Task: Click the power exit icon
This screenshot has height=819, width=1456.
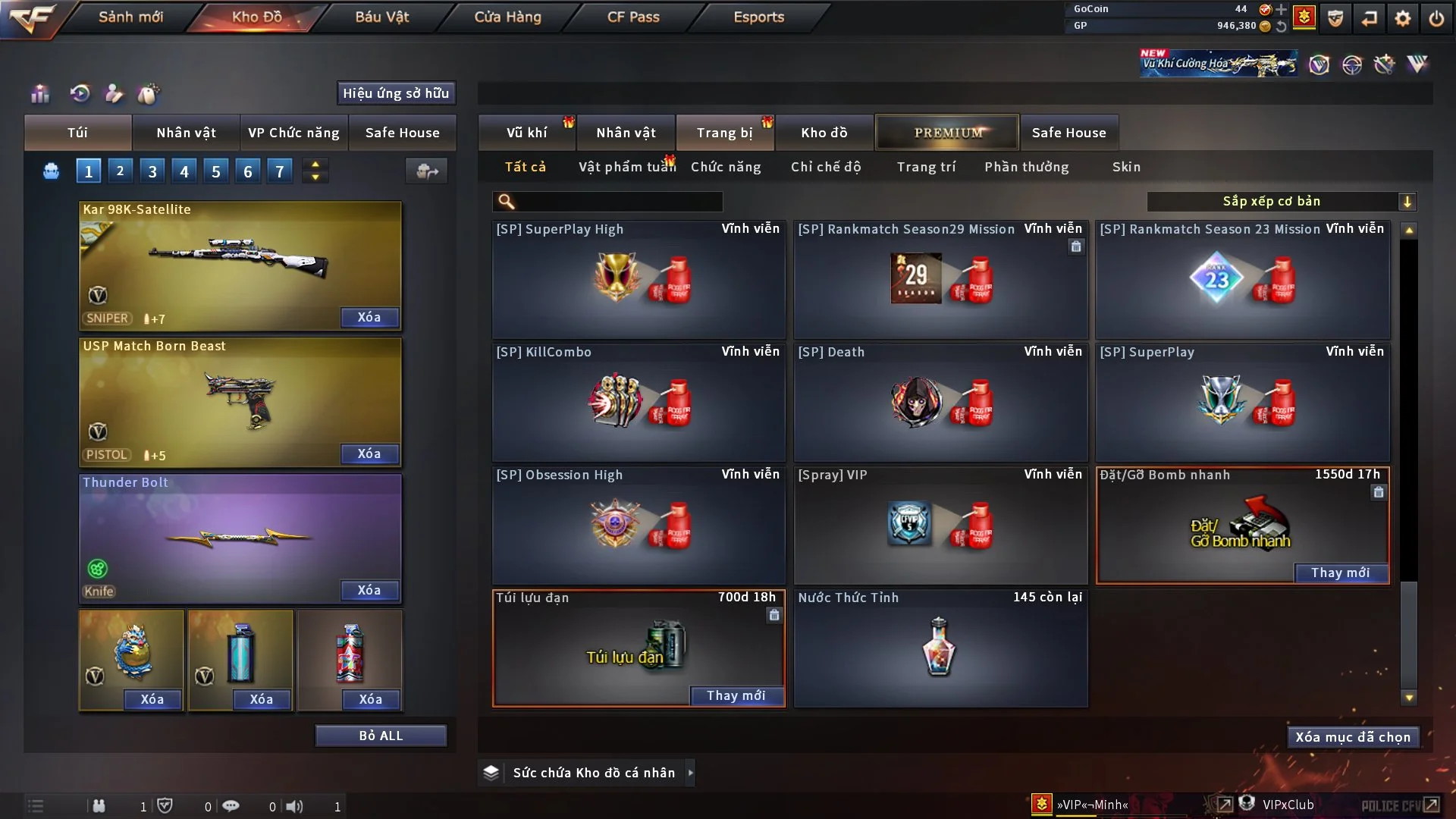Action: point(1436,18)
